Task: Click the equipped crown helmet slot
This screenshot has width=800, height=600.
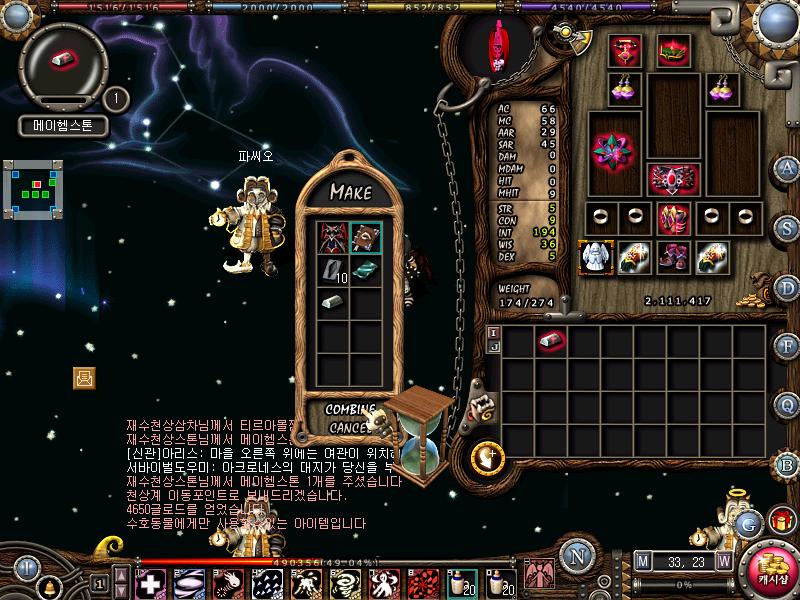Action: point(672,50)
